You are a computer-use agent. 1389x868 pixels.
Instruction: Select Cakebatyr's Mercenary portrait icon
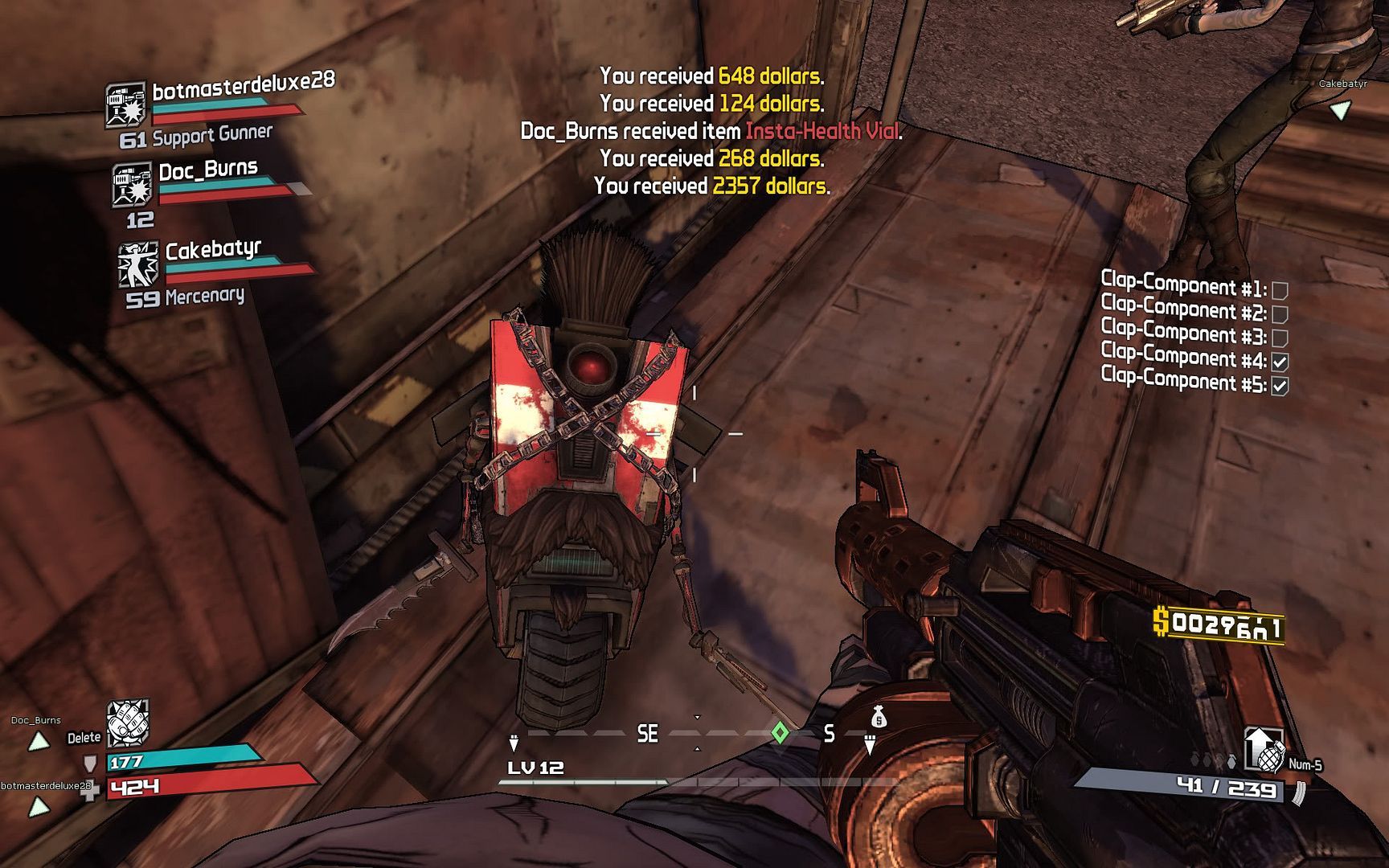(138, 264)
